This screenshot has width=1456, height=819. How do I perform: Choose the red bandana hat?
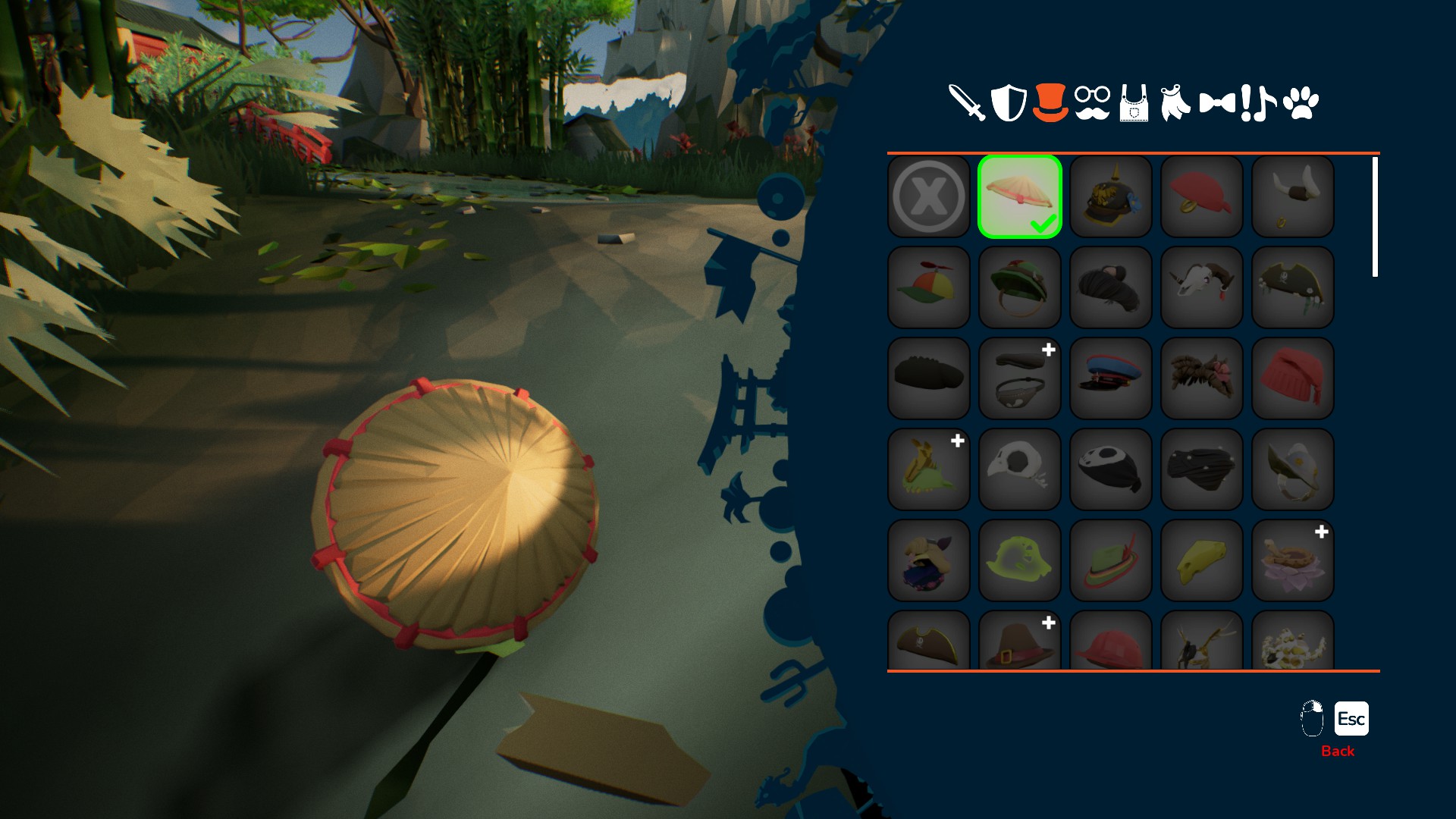coord(1202,196)
